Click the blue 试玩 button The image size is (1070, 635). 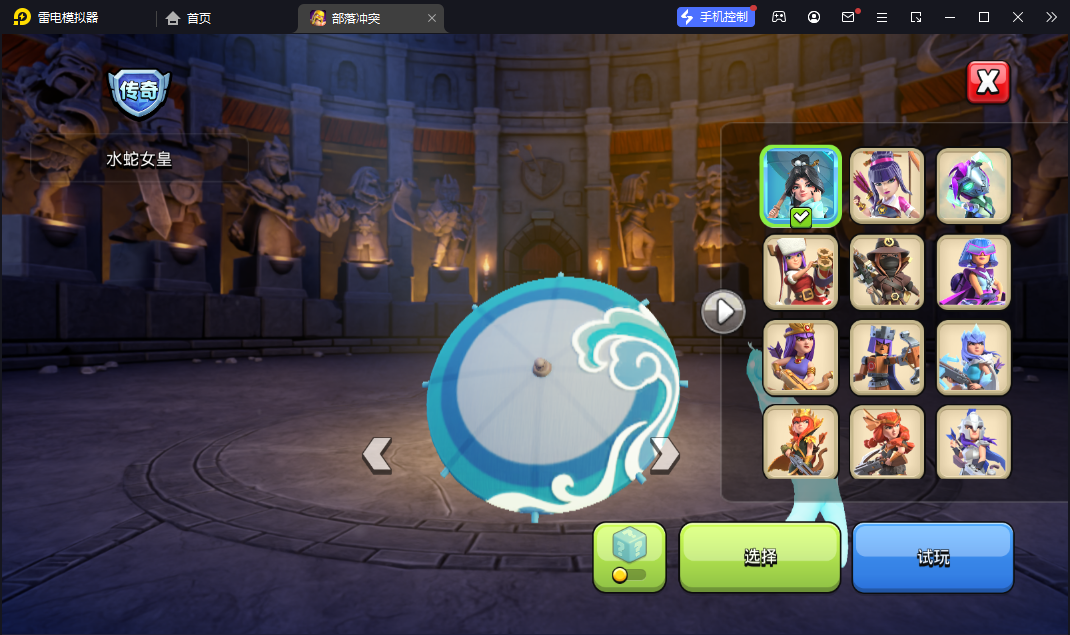[x=932, y=557]
